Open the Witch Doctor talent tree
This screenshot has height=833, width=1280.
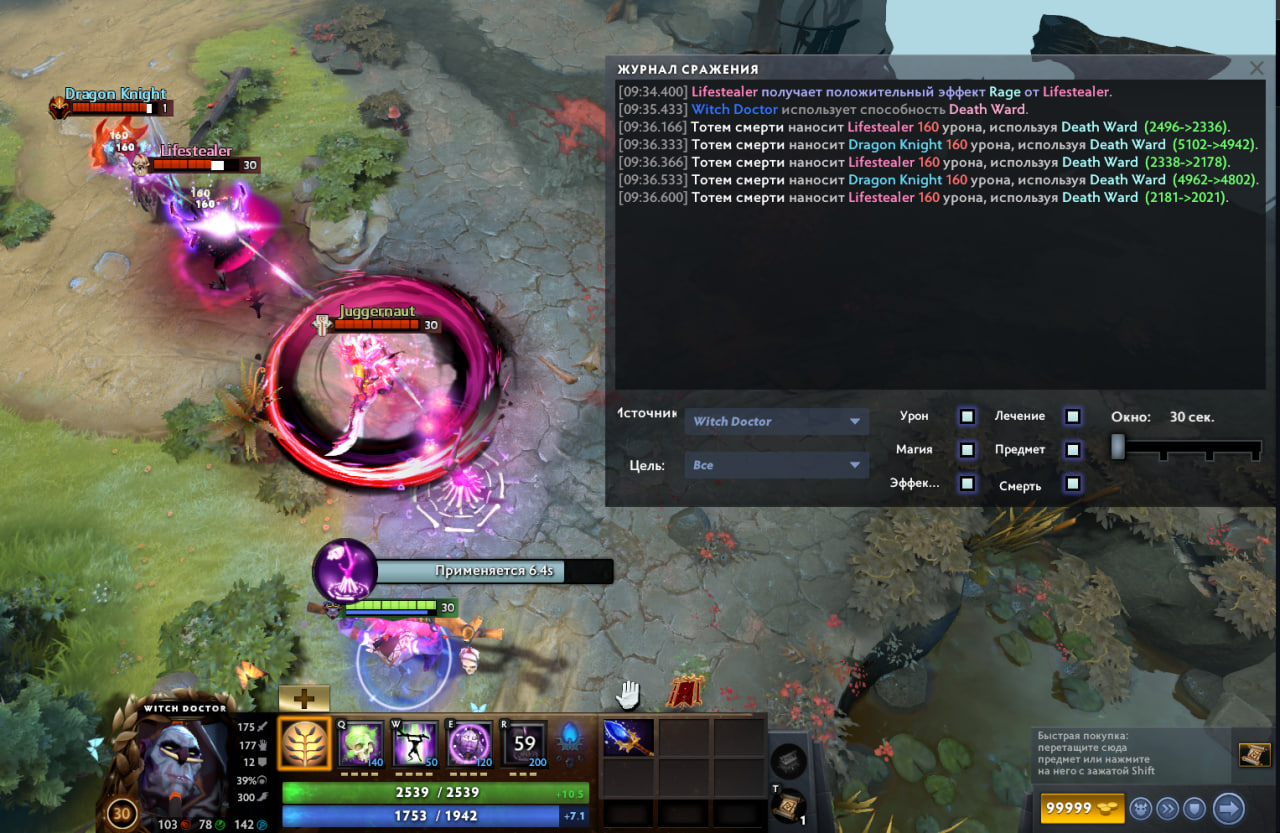[x=305, y=743]
